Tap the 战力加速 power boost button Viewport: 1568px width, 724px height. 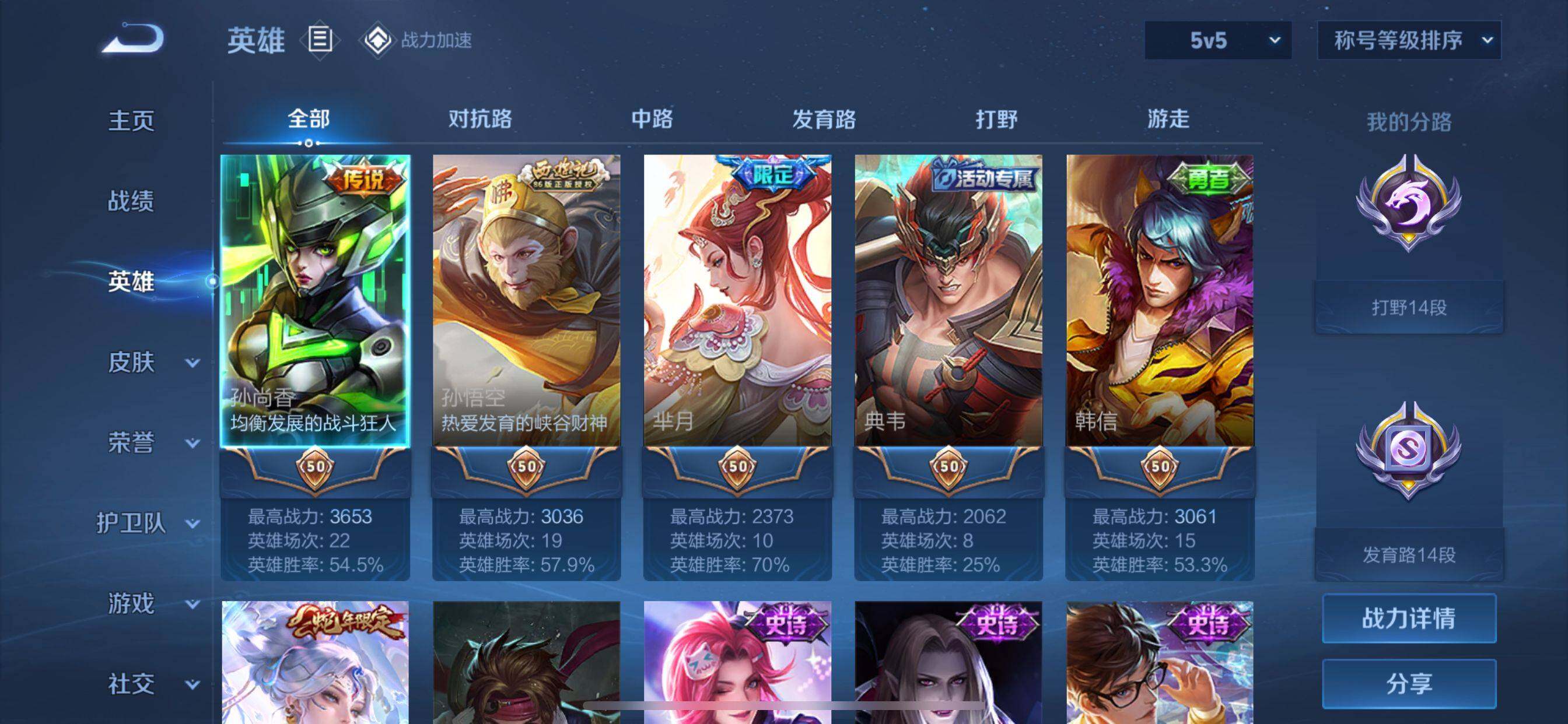click(x=418, y=41)
